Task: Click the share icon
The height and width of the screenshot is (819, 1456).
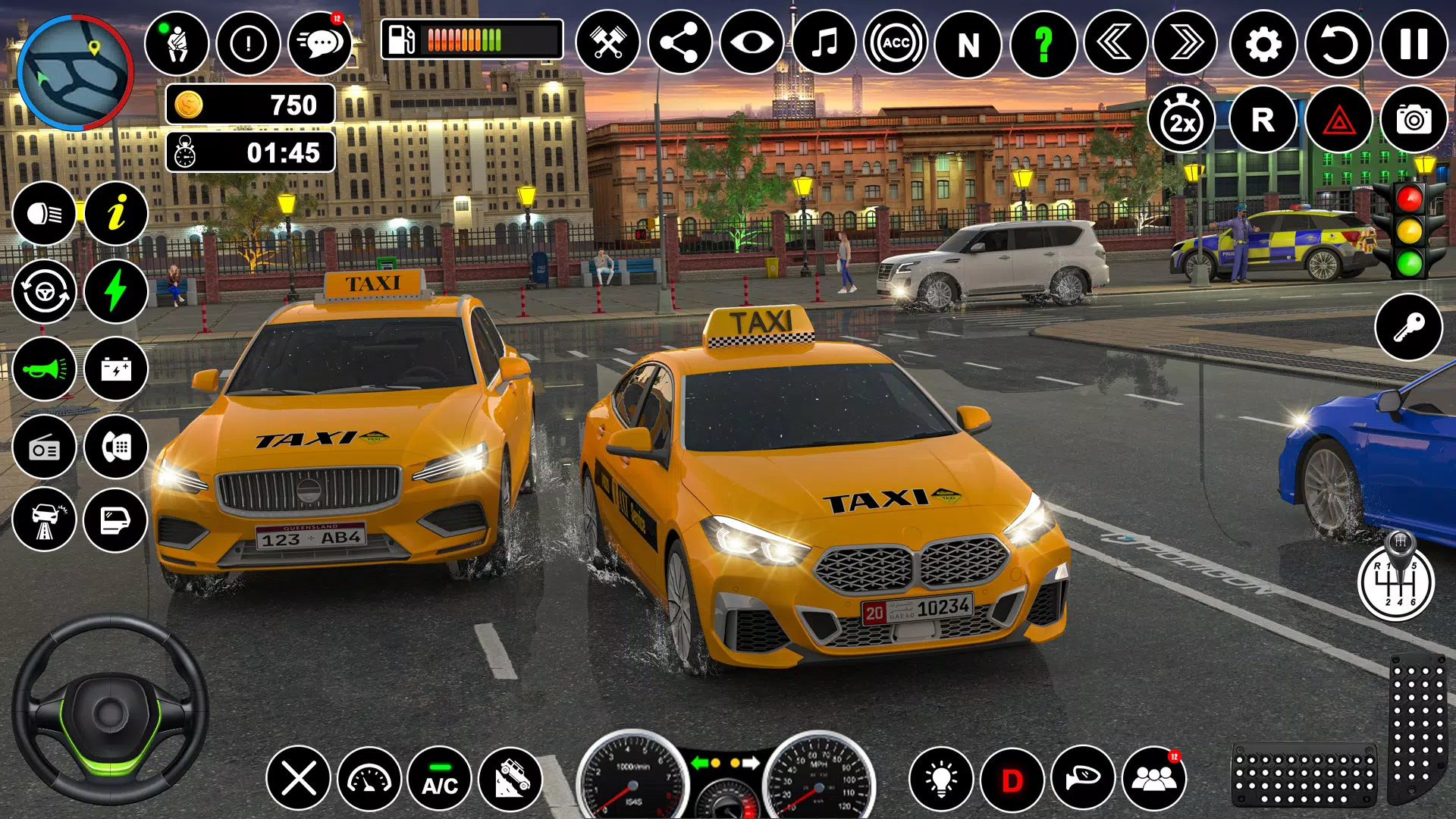Action: pos(679,43)
